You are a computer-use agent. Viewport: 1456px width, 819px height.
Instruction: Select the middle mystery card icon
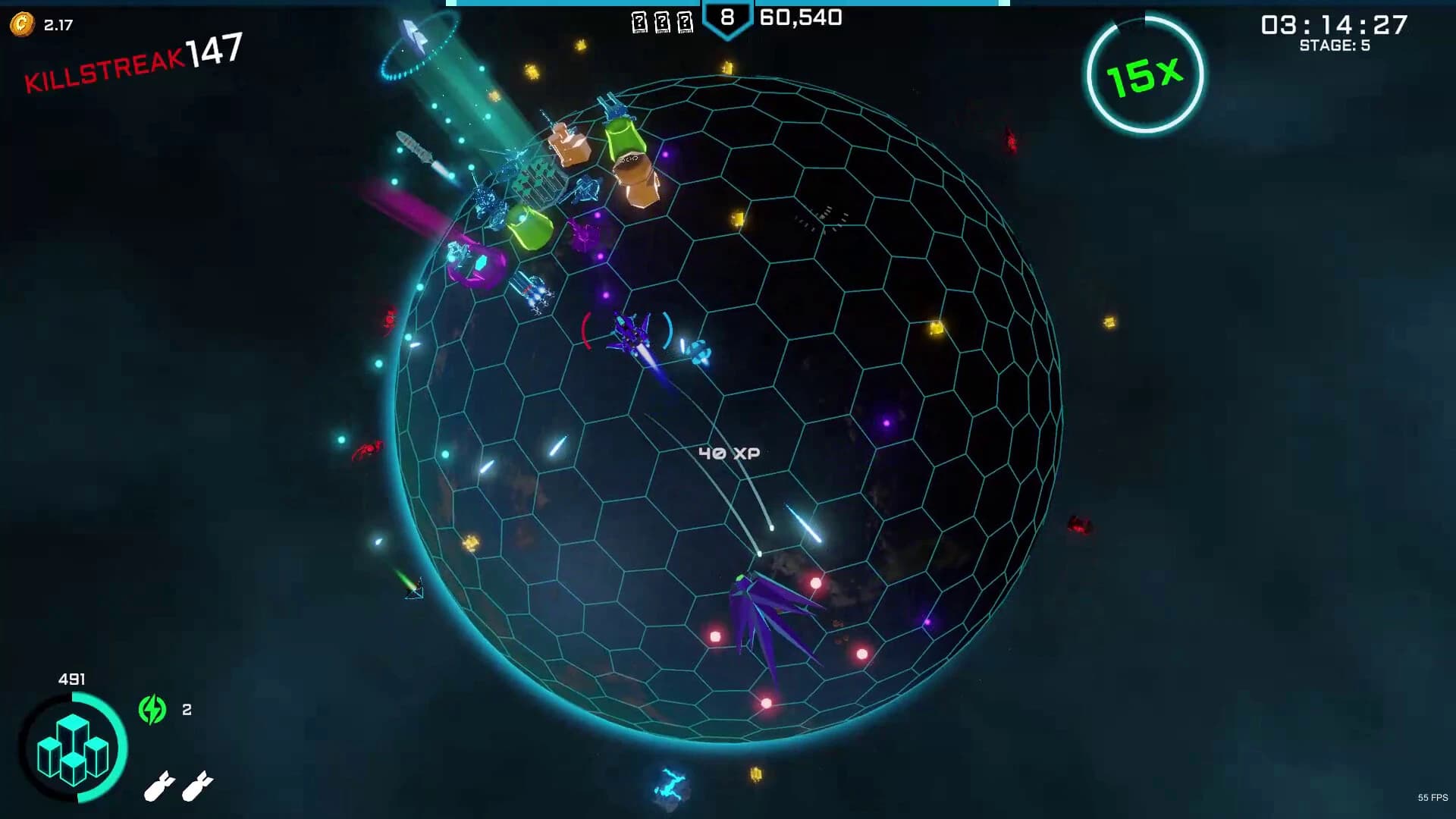[x=663, y=22]
